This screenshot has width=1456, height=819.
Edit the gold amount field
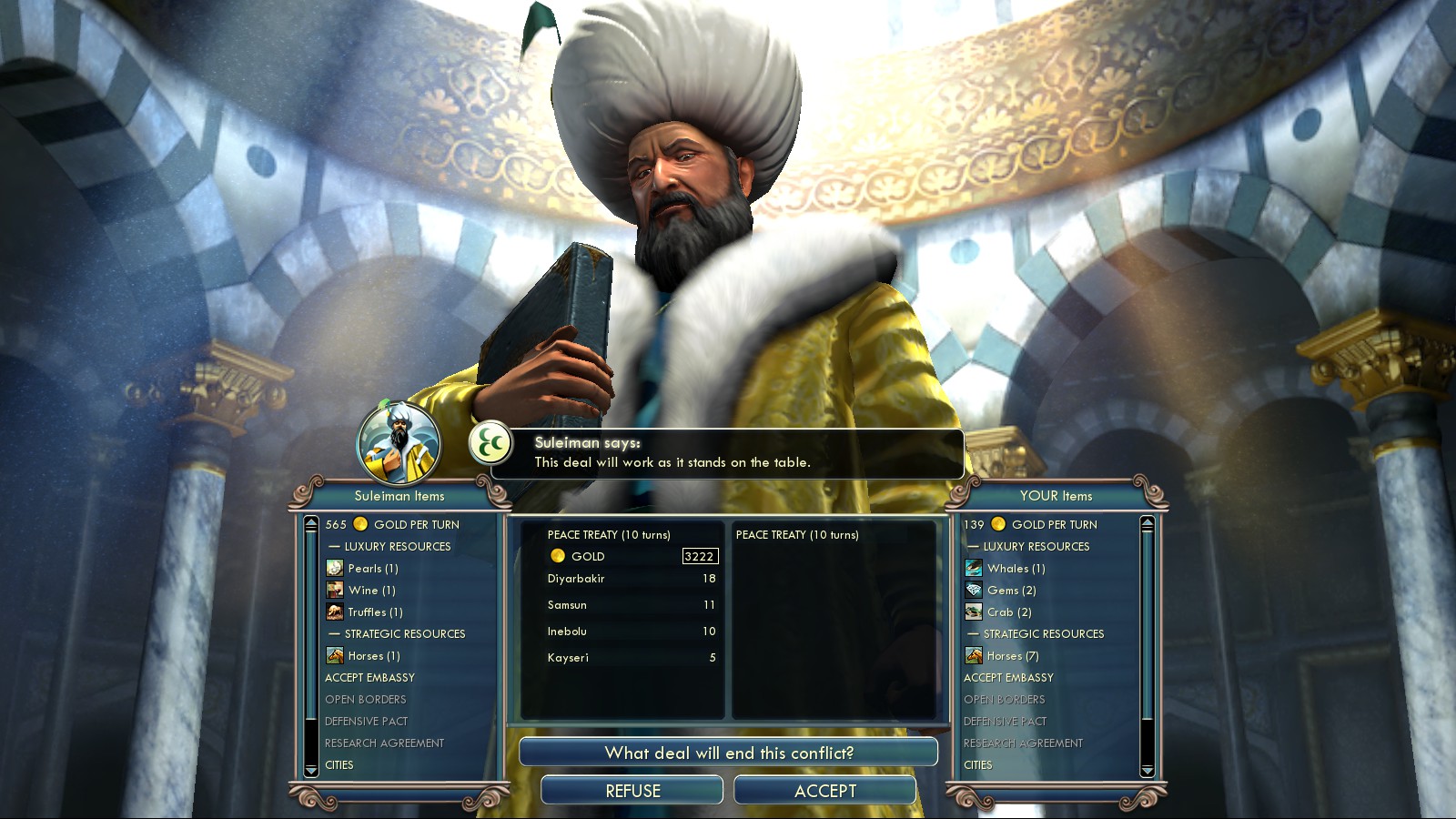699,556
